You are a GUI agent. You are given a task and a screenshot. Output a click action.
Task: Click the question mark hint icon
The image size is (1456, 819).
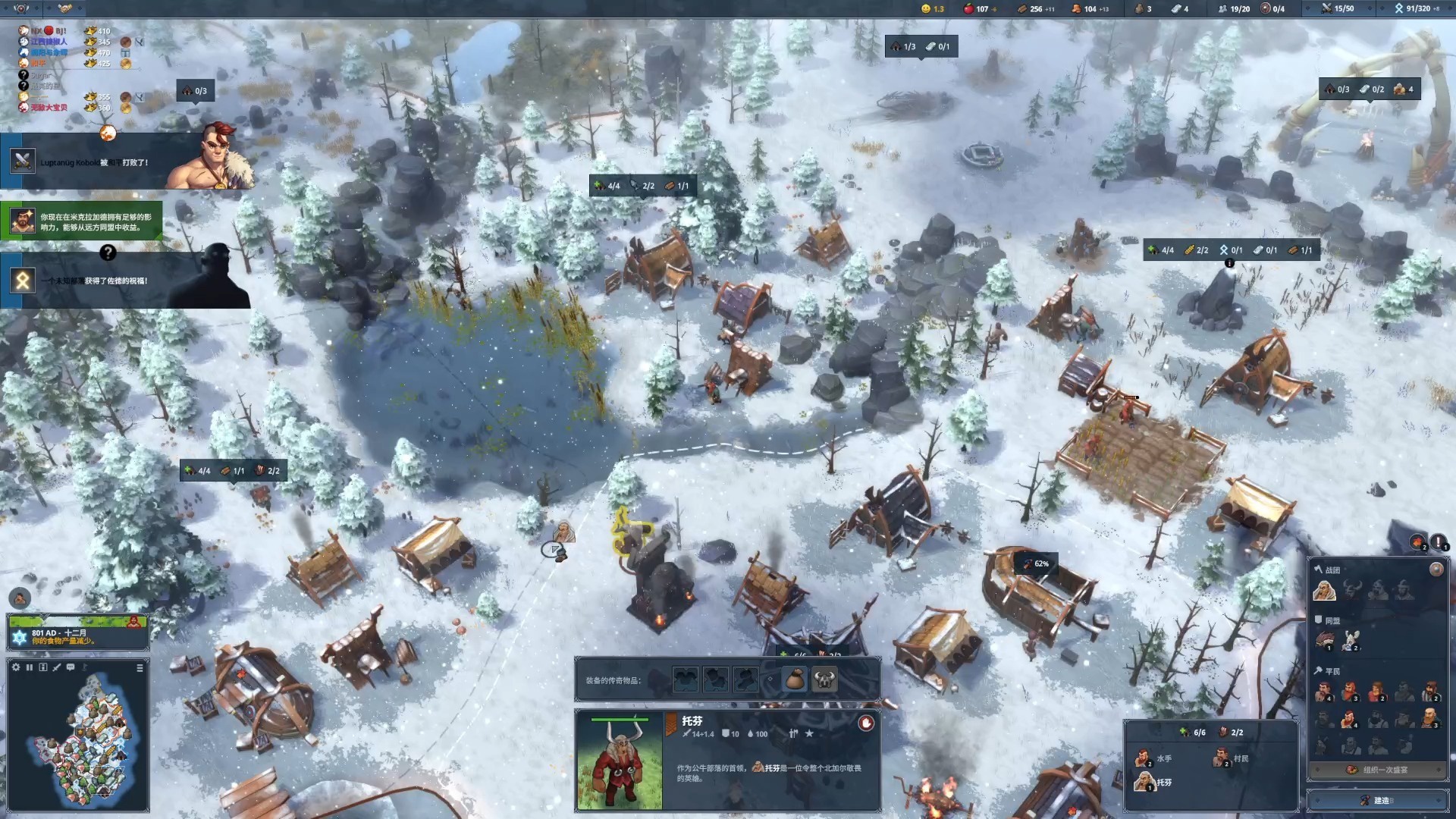click(x=108, y=253)
